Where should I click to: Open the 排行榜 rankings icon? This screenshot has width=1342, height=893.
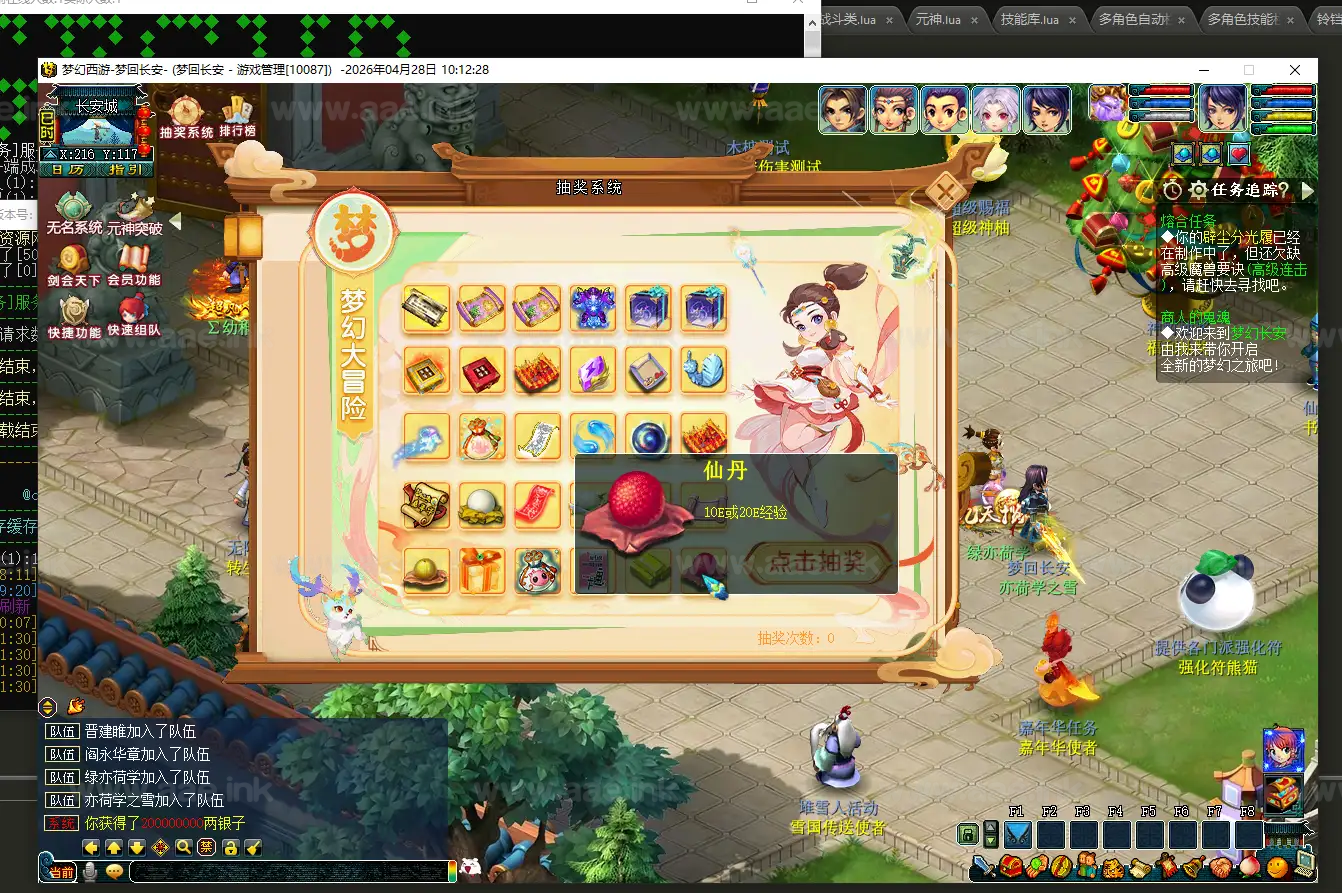[x=237, y=116]
